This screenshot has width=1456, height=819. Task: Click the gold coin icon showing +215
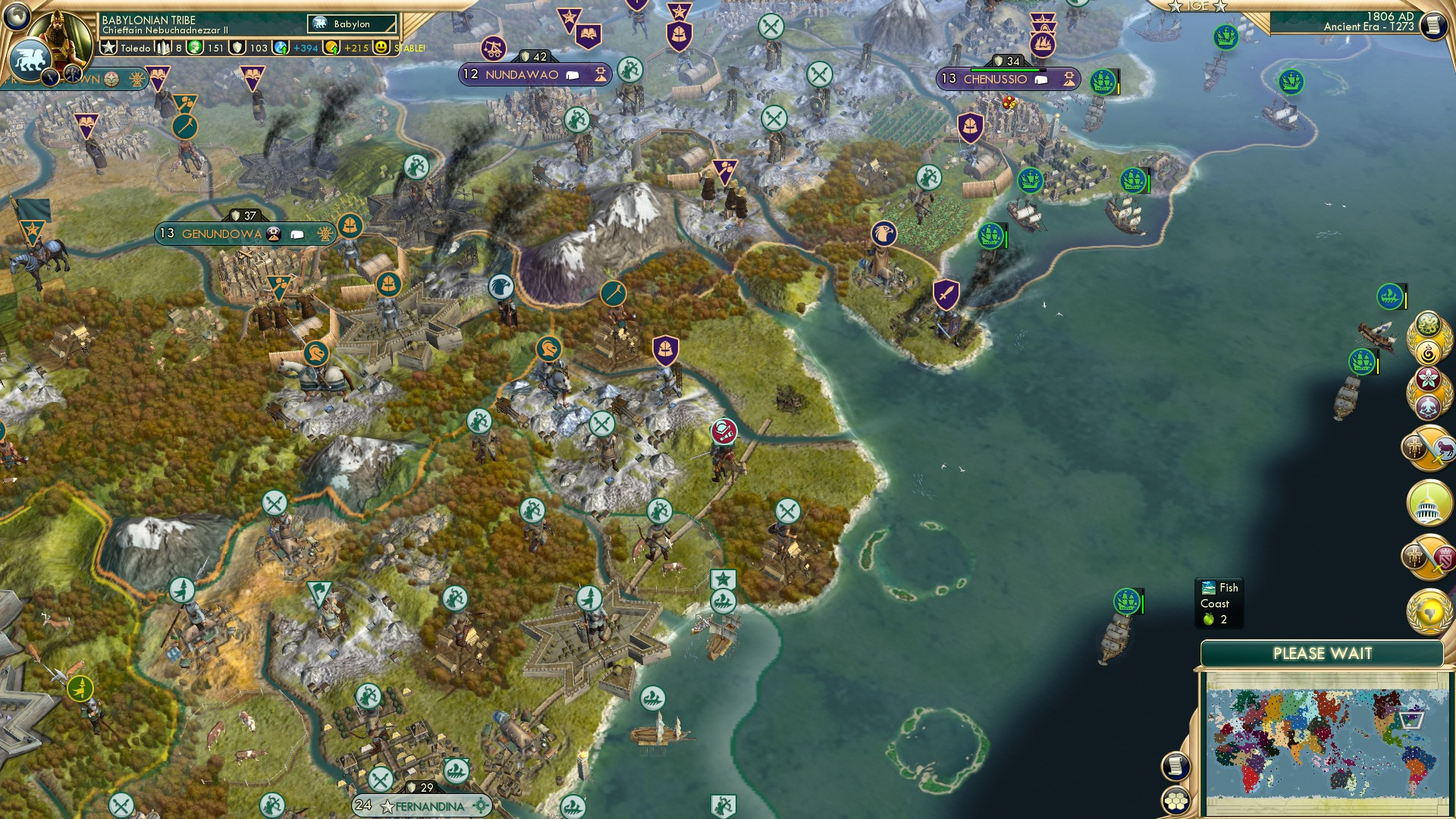[331, 48]
